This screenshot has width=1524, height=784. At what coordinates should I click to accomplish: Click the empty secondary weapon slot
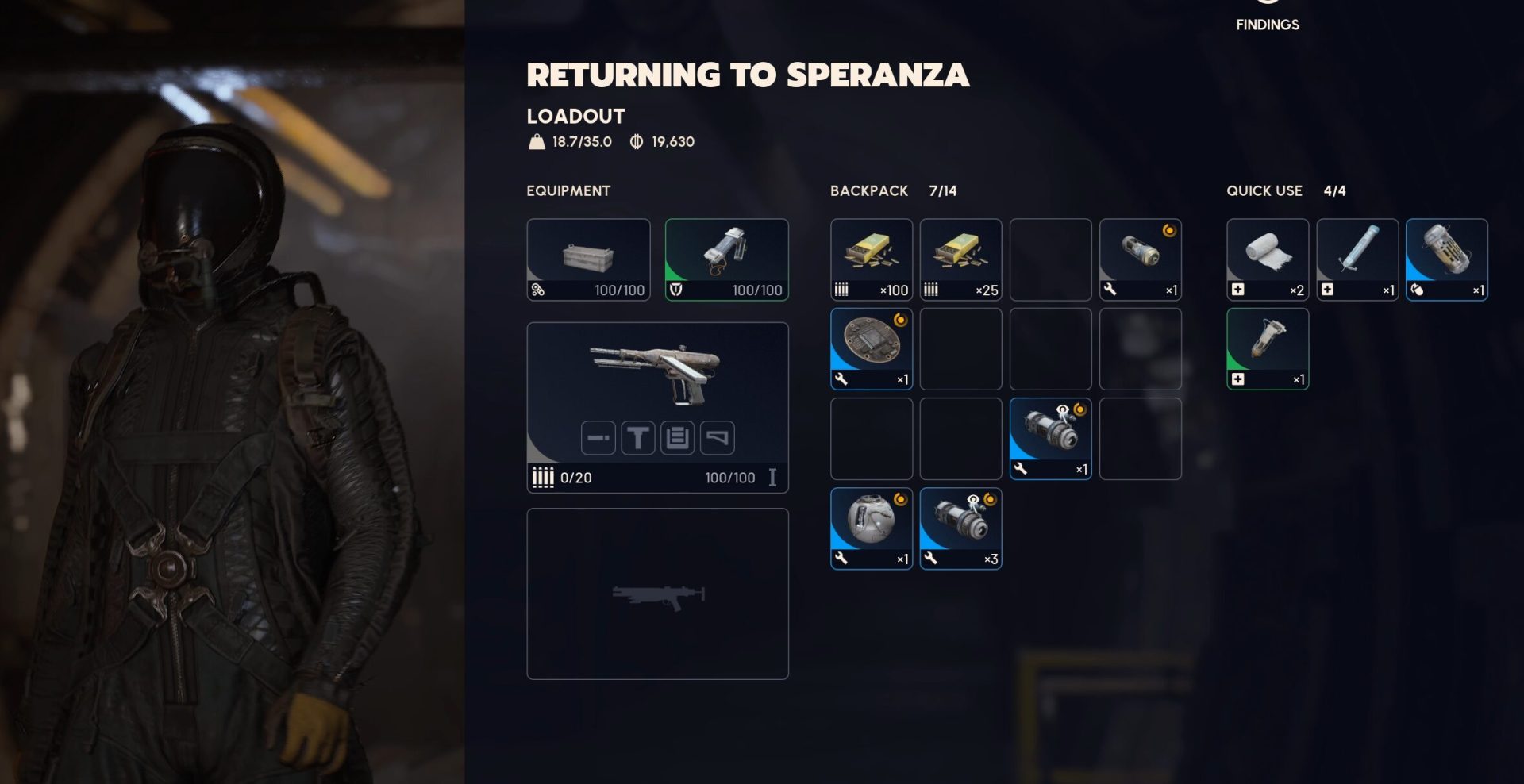[x=657, y=594]
